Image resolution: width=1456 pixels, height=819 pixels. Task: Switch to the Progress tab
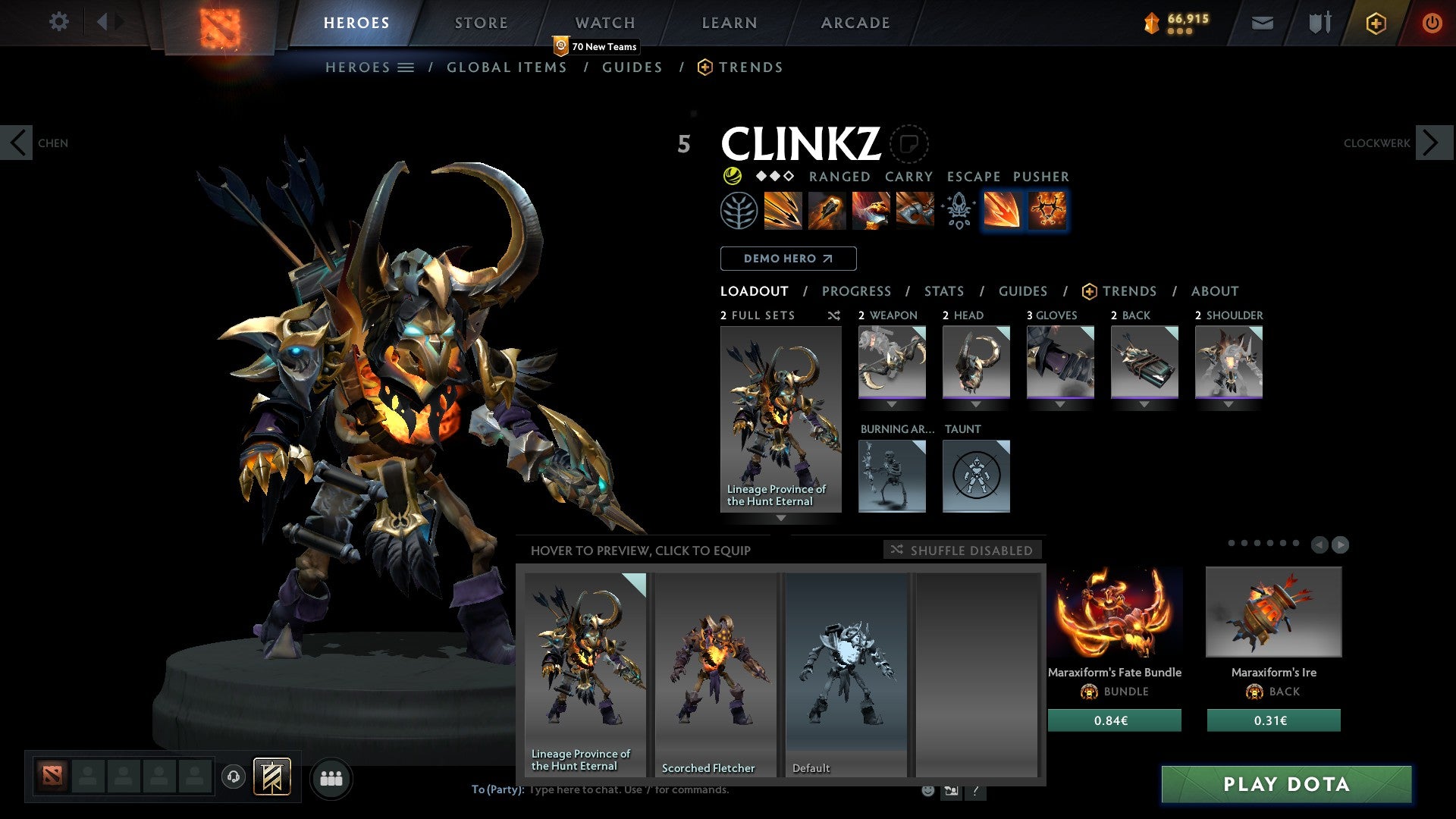857,291
